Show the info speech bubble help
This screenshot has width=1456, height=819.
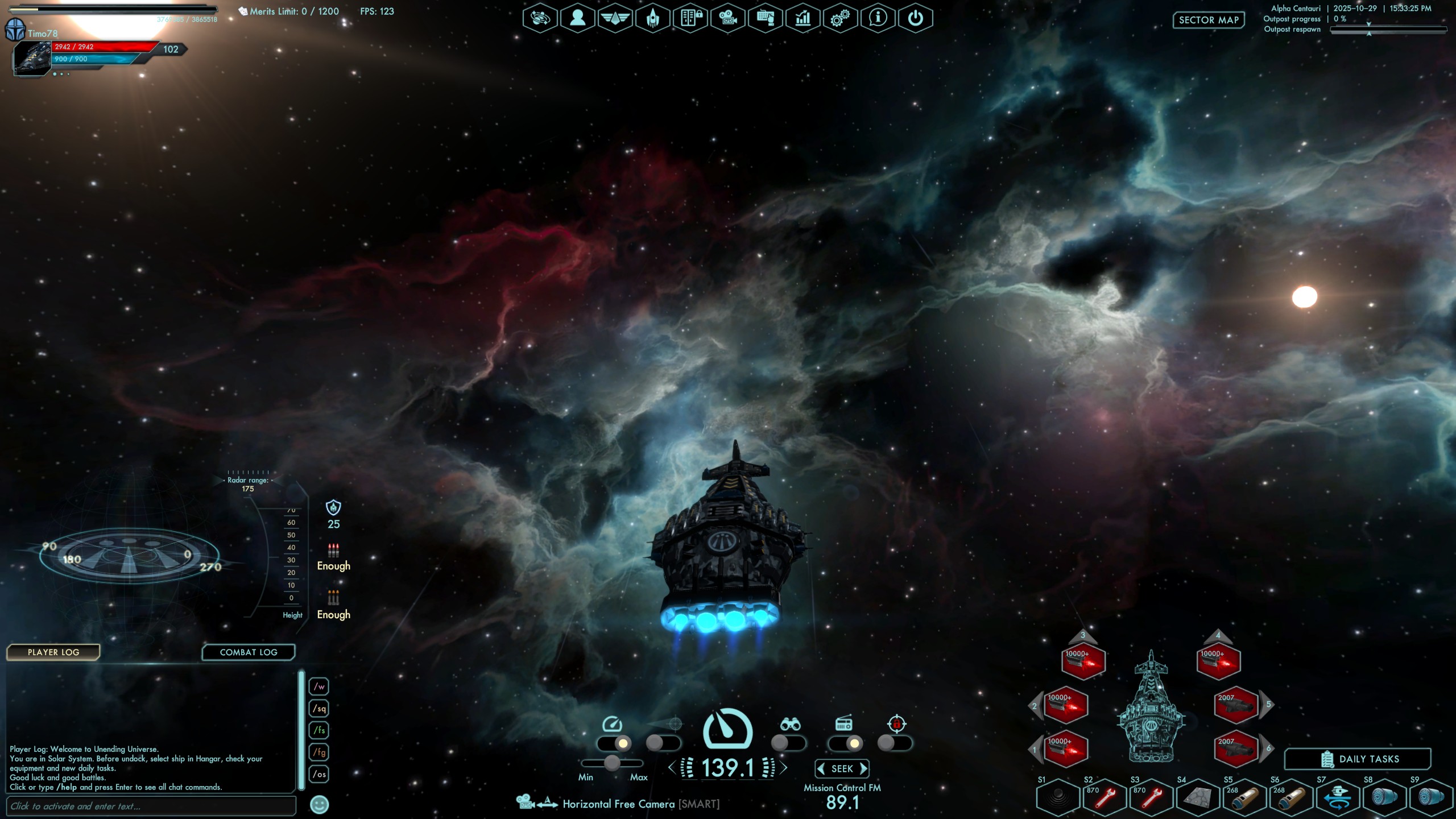(x=878, y=18)
